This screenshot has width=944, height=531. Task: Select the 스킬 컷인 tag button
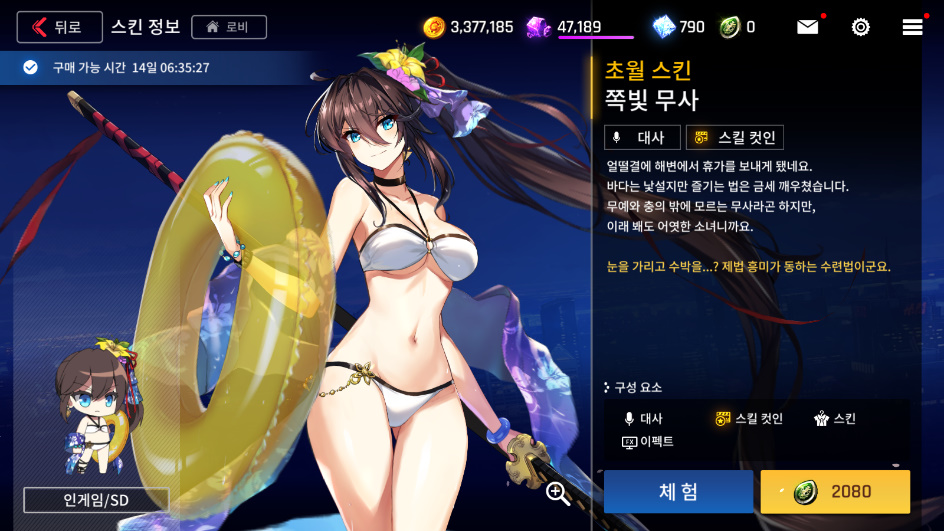click(x=735, y=138)
